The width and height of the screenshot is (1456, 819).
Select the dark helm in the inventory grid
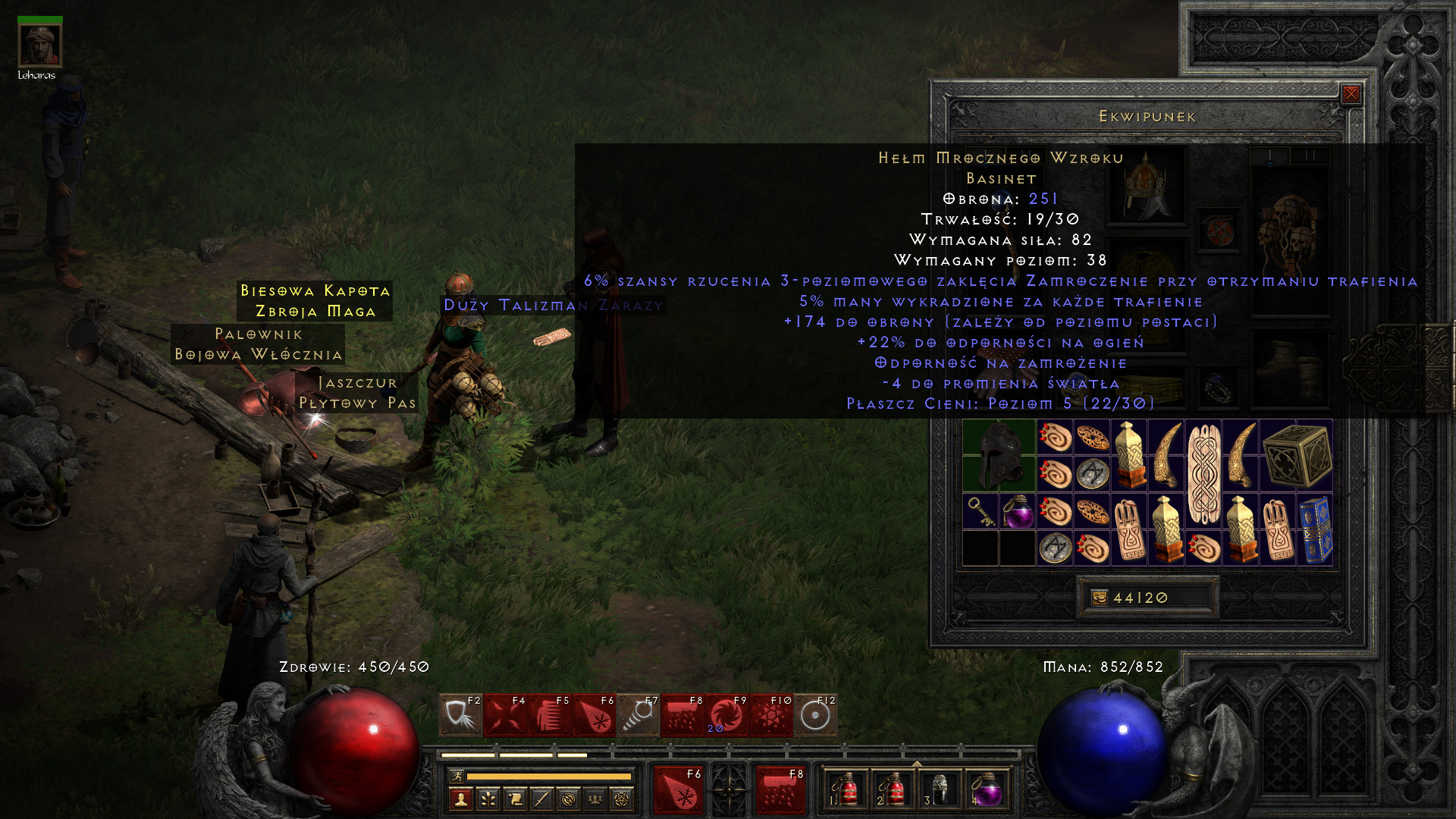coord(999,456)
